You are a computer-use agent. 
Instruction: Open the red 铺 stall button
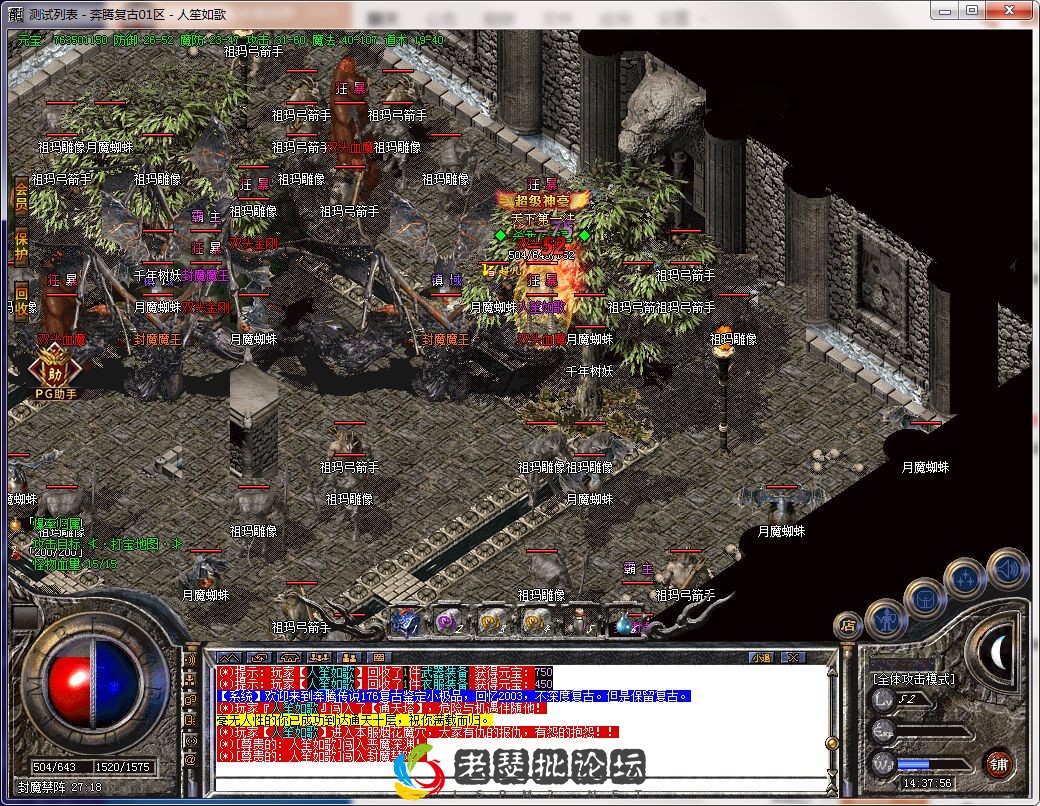coord(999,764)
